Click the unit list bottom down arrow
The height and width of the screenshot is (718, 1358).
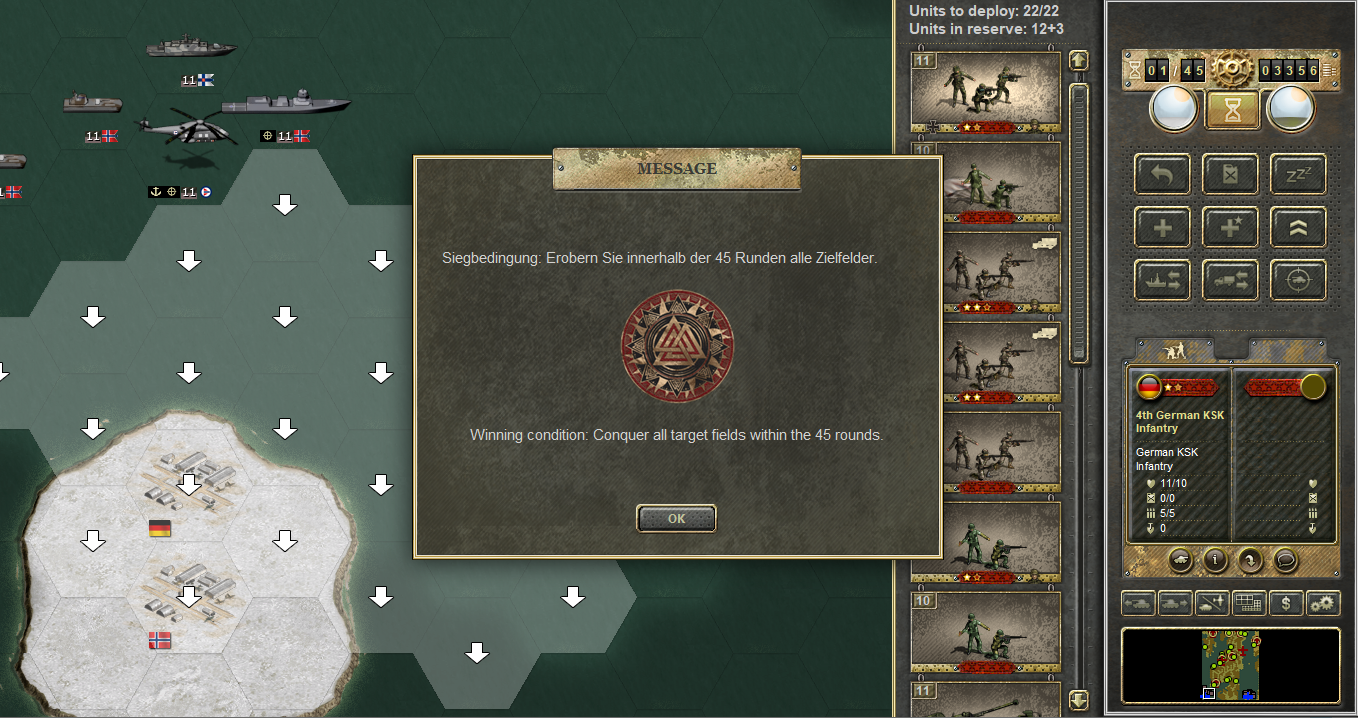pos(1078,699)
